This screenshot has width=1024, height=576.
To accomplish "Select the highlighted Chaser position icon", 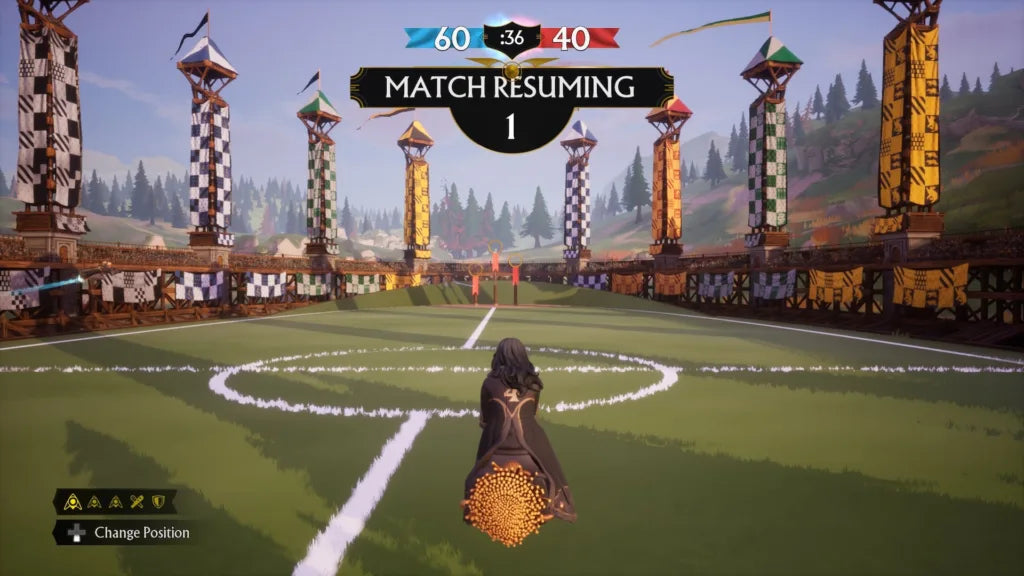I will 74,502.
